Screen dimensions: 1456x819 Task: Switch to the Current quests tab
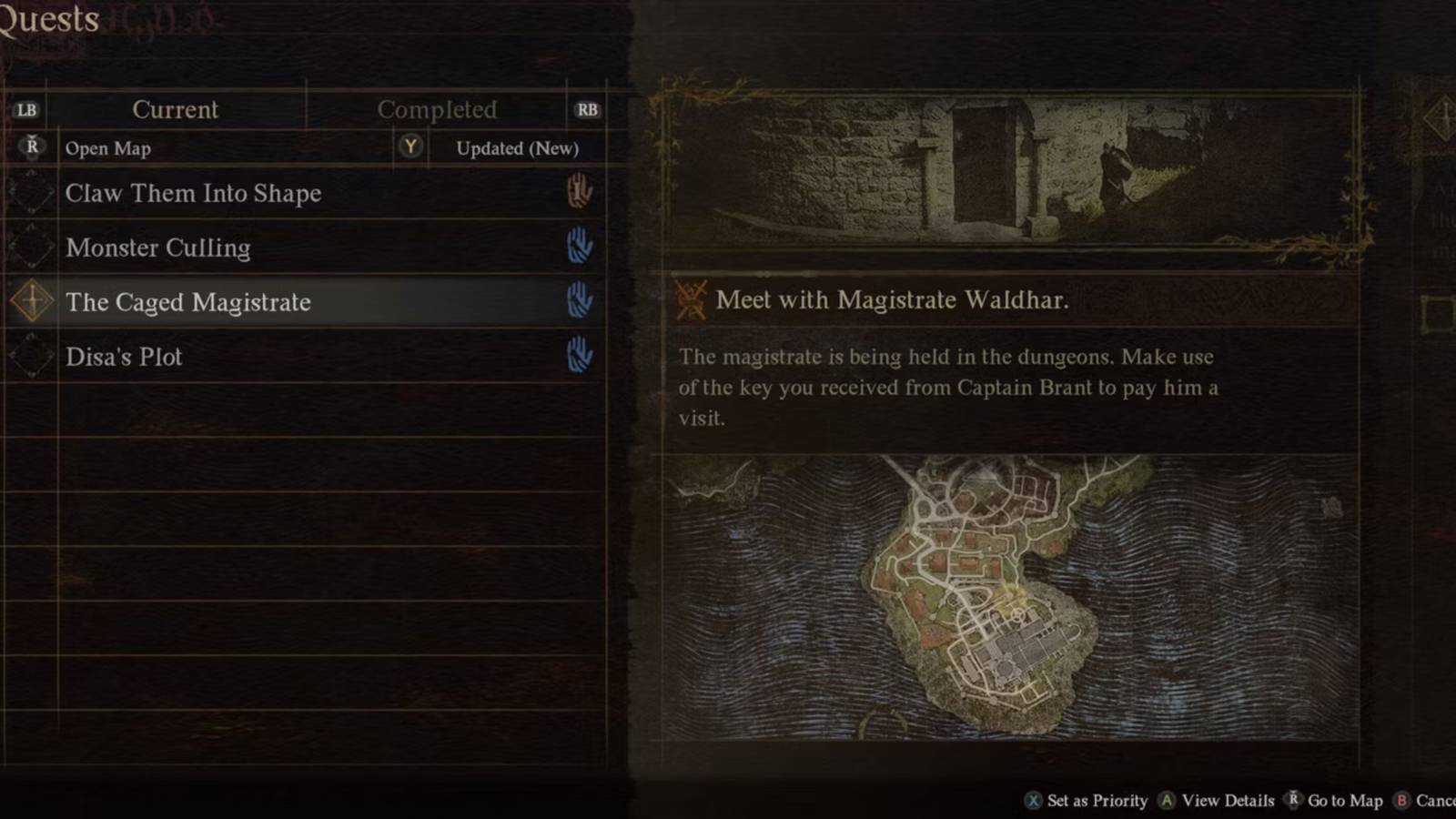(x=176, y=109)
